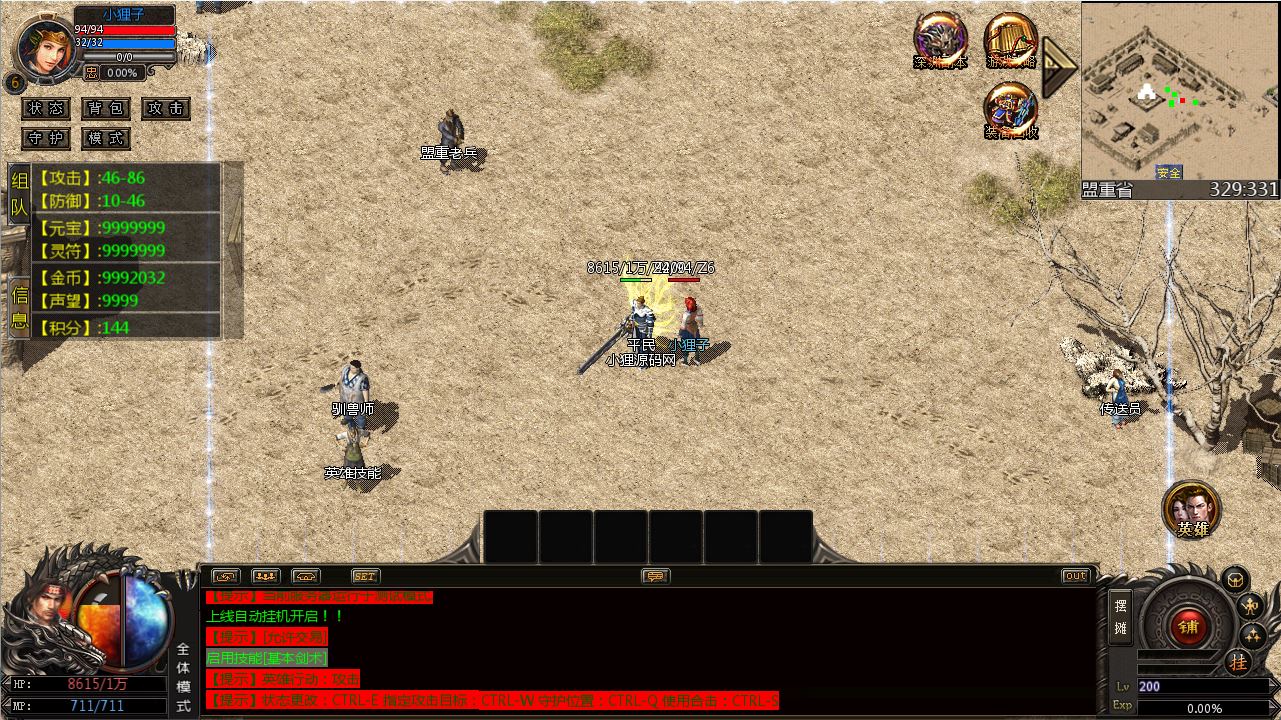1281x720 pixels.
Task: Open the red 铺 shop button
Action: (x=1188, y=627)
